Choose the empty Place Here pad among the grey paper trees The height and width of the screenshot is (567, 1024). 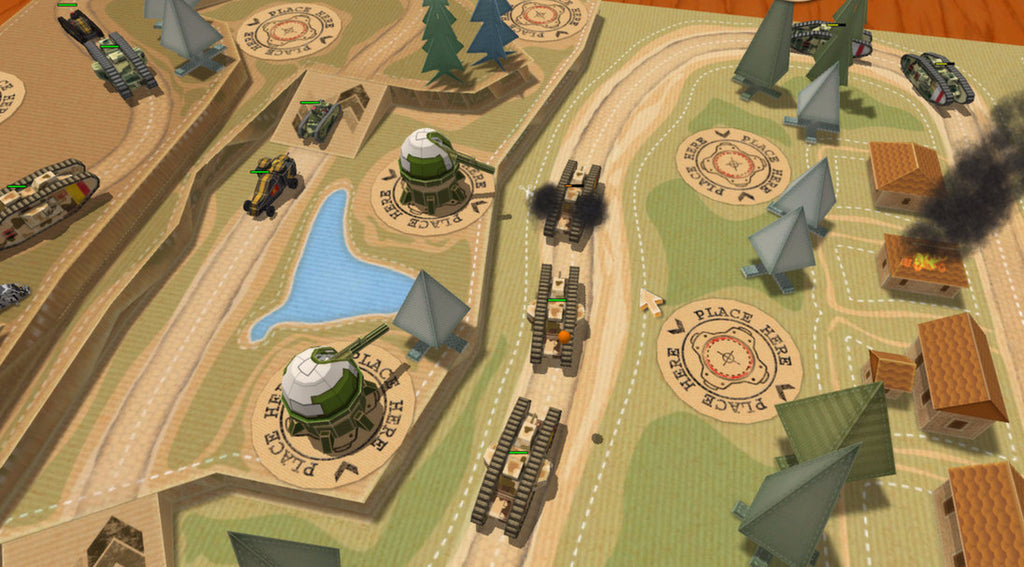click(x=733, y=164)
